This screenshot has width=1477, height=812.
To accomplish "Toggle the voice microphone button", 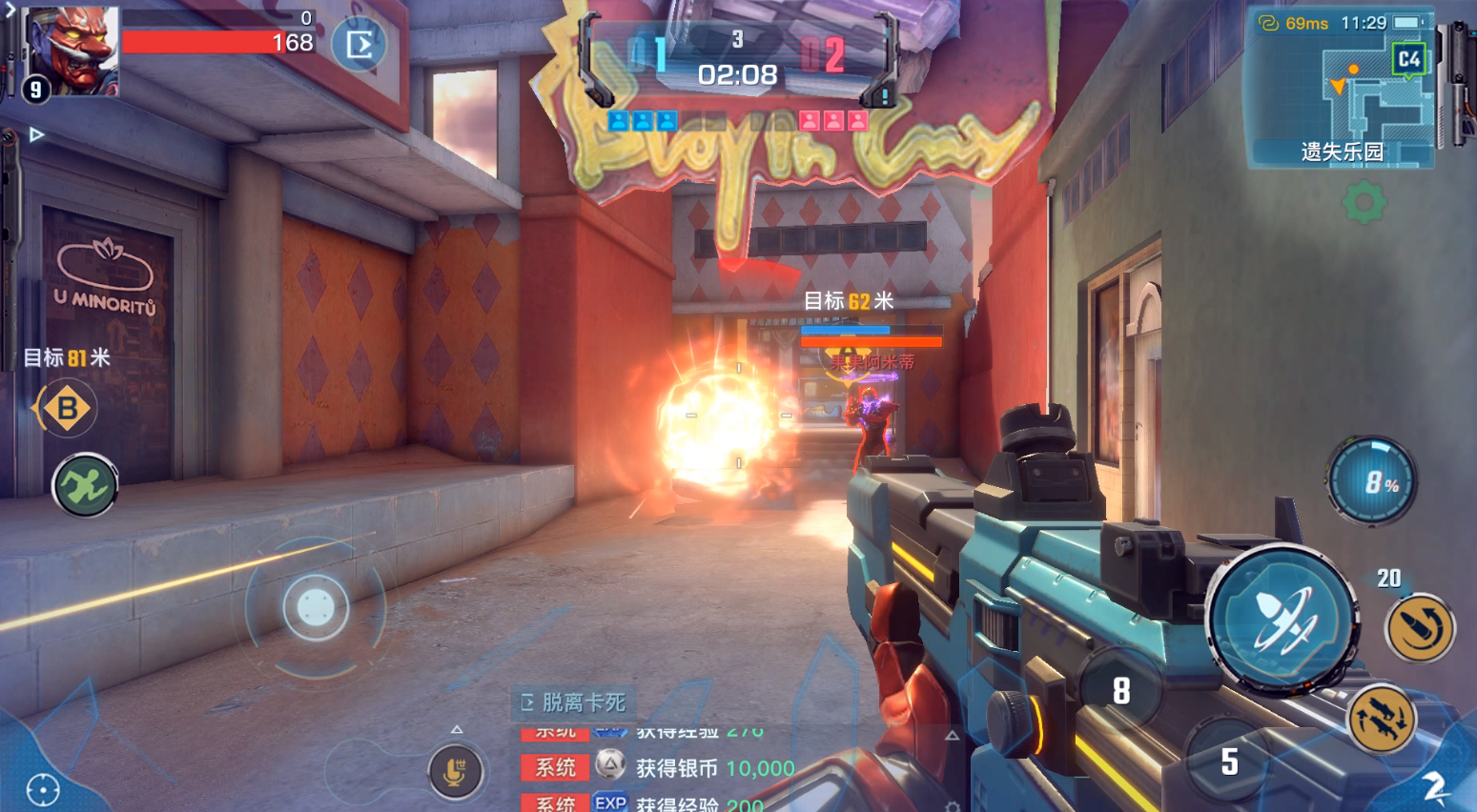I will tap(455, 771).
